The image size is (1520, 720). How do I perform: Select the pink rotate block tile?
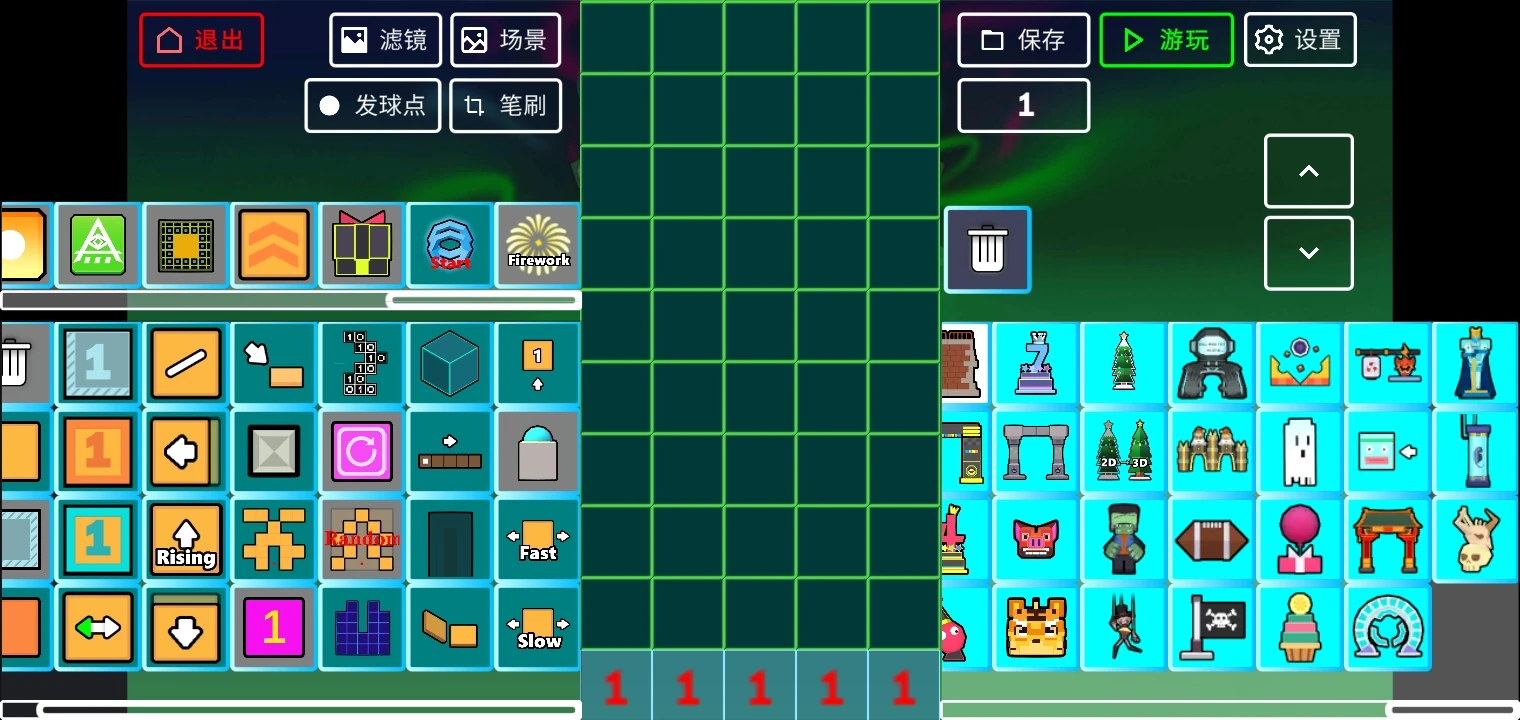361,451
